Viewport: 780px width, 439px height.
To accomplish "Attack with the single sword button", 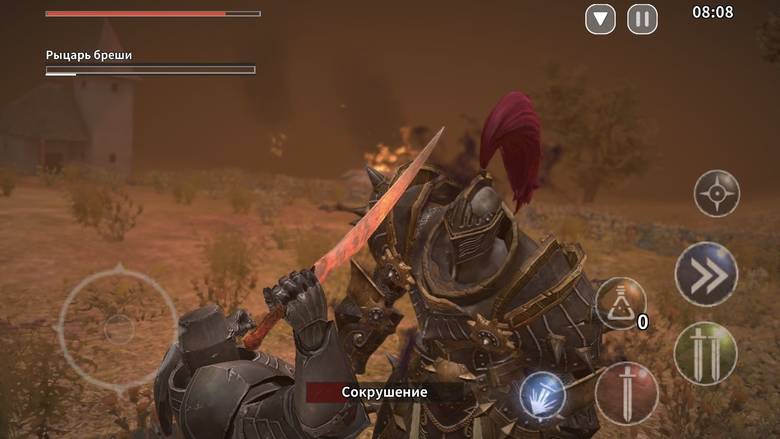I will pos(627,393).
